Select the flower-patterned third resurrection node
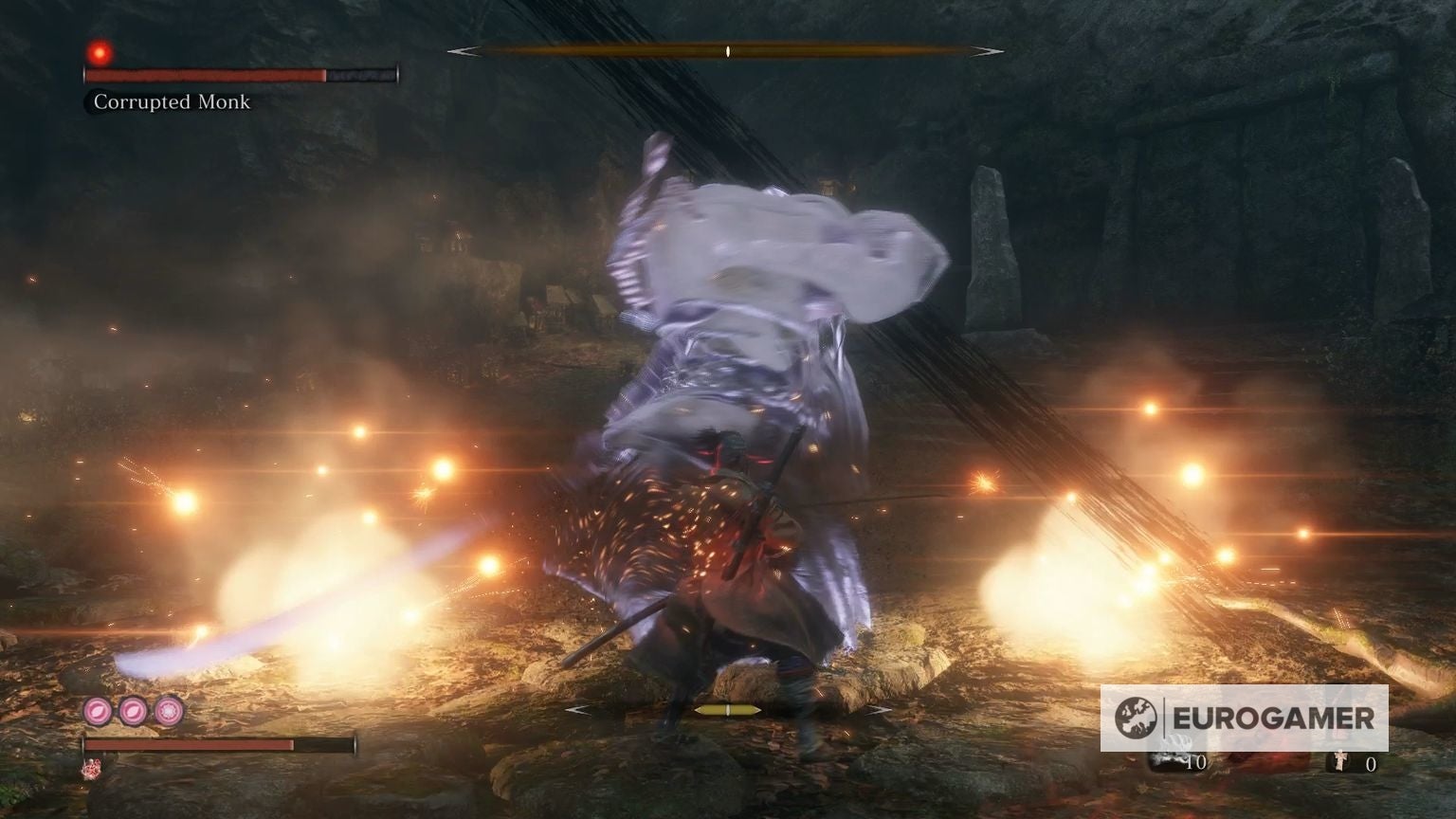1456x819 pixels. (168, 711)
